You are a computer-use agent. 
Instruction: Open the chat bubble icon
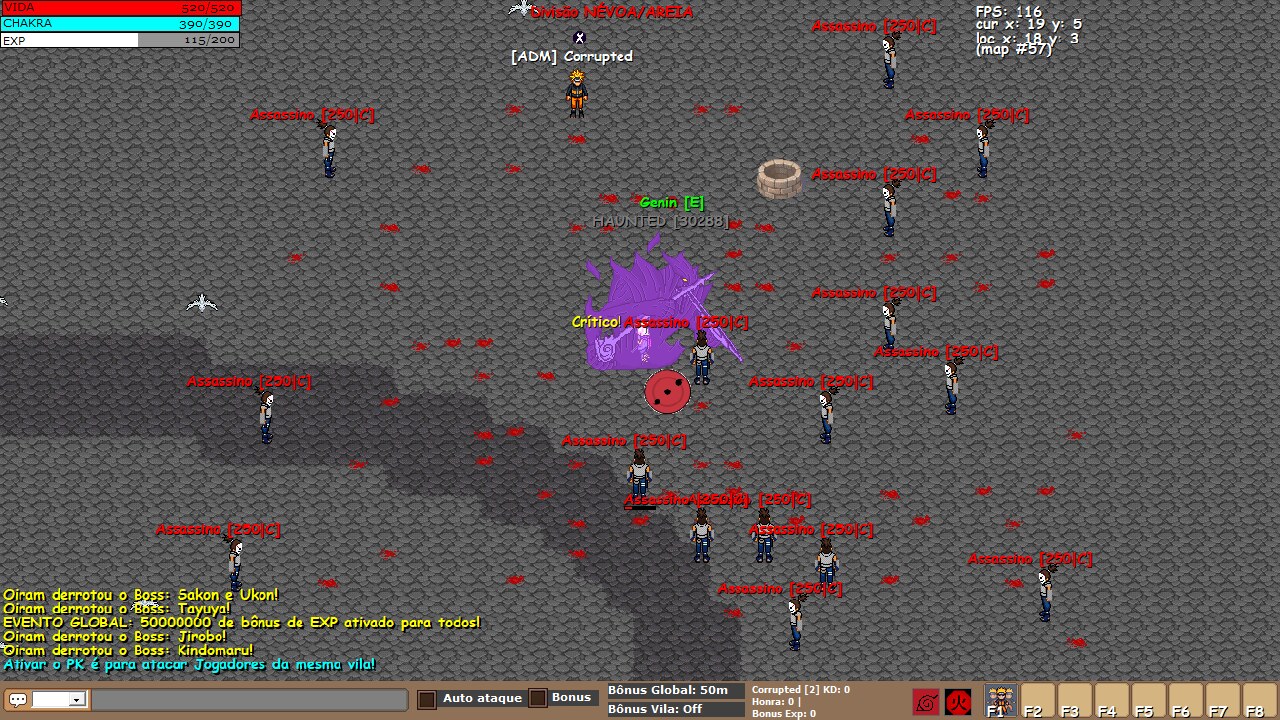pos(18,700)
